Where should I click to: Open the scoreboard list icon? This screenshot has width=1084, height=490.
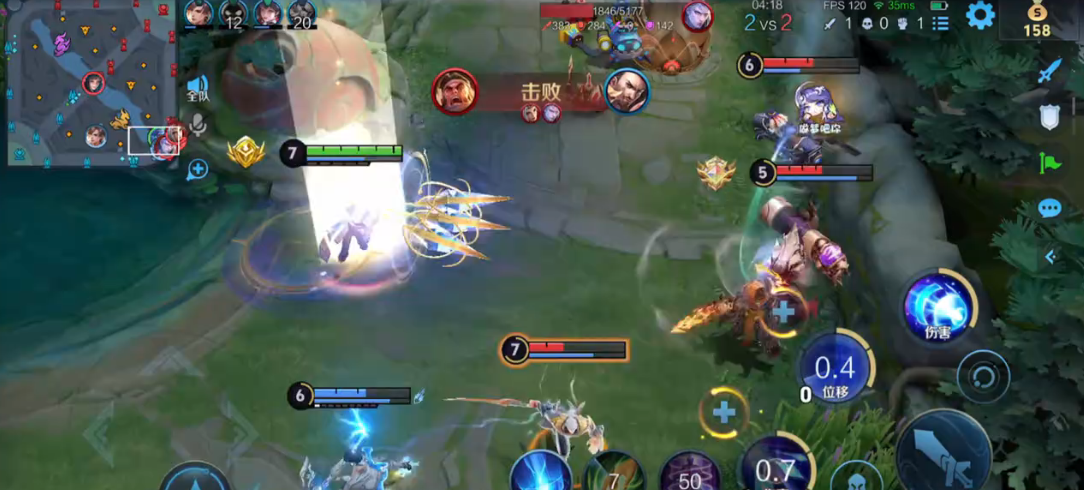click(941, 22)
